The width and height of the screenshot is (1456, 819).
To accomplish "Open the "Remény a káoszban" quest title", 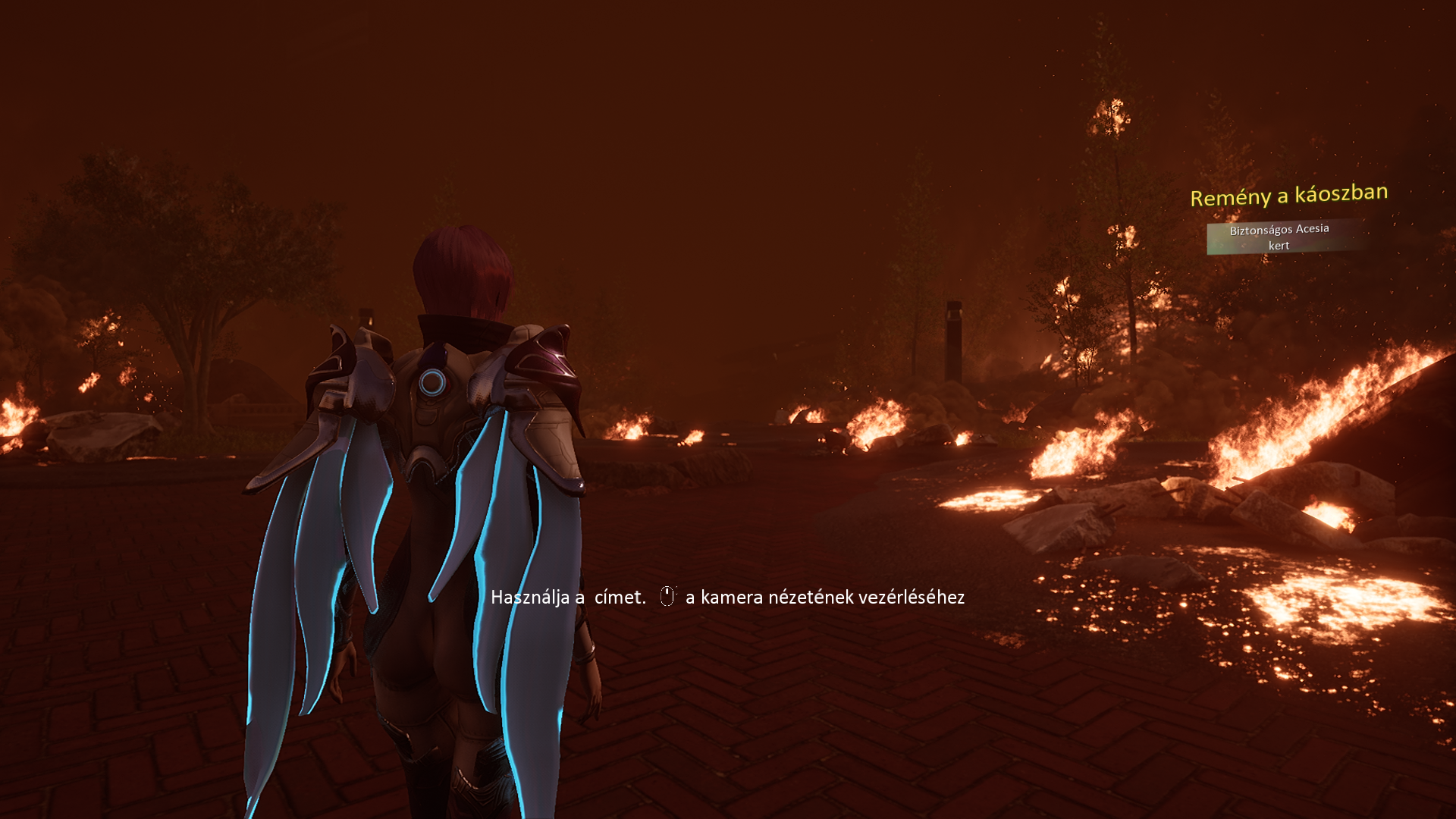I will [1288, 195].
